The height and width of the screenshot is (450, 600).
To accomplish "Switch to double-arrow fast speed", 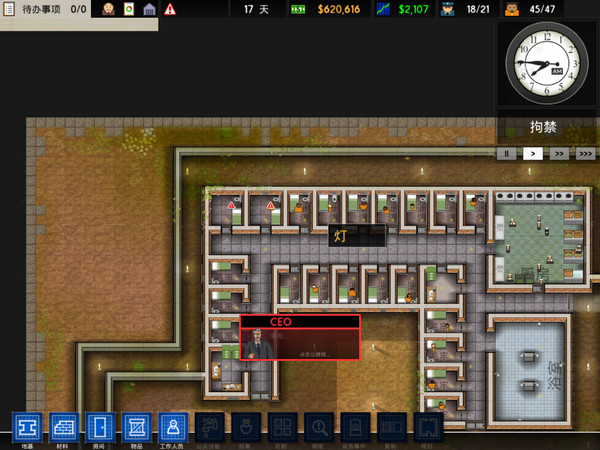I will 560,154.
